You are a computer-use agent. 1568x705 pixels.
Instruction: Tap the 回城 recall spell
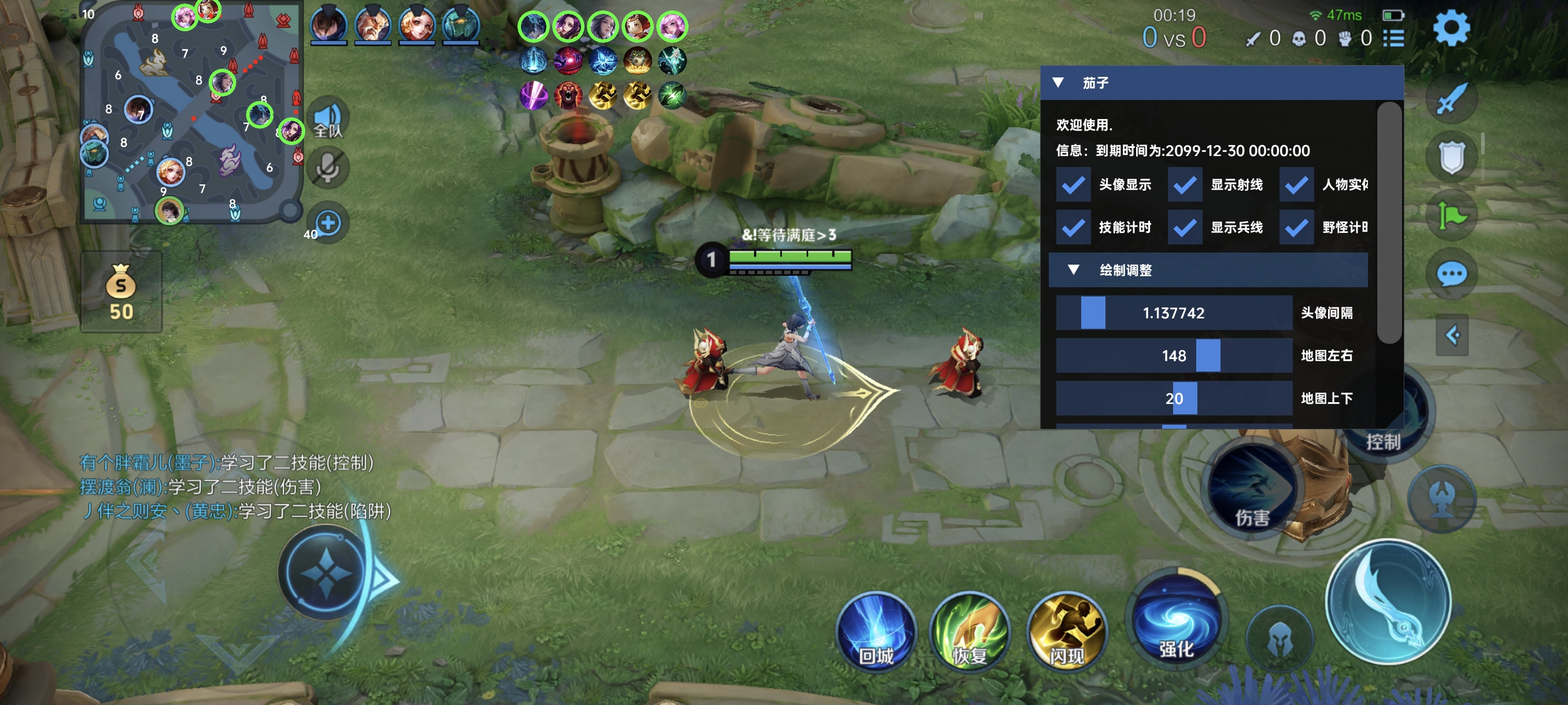(x=876, y=632)
